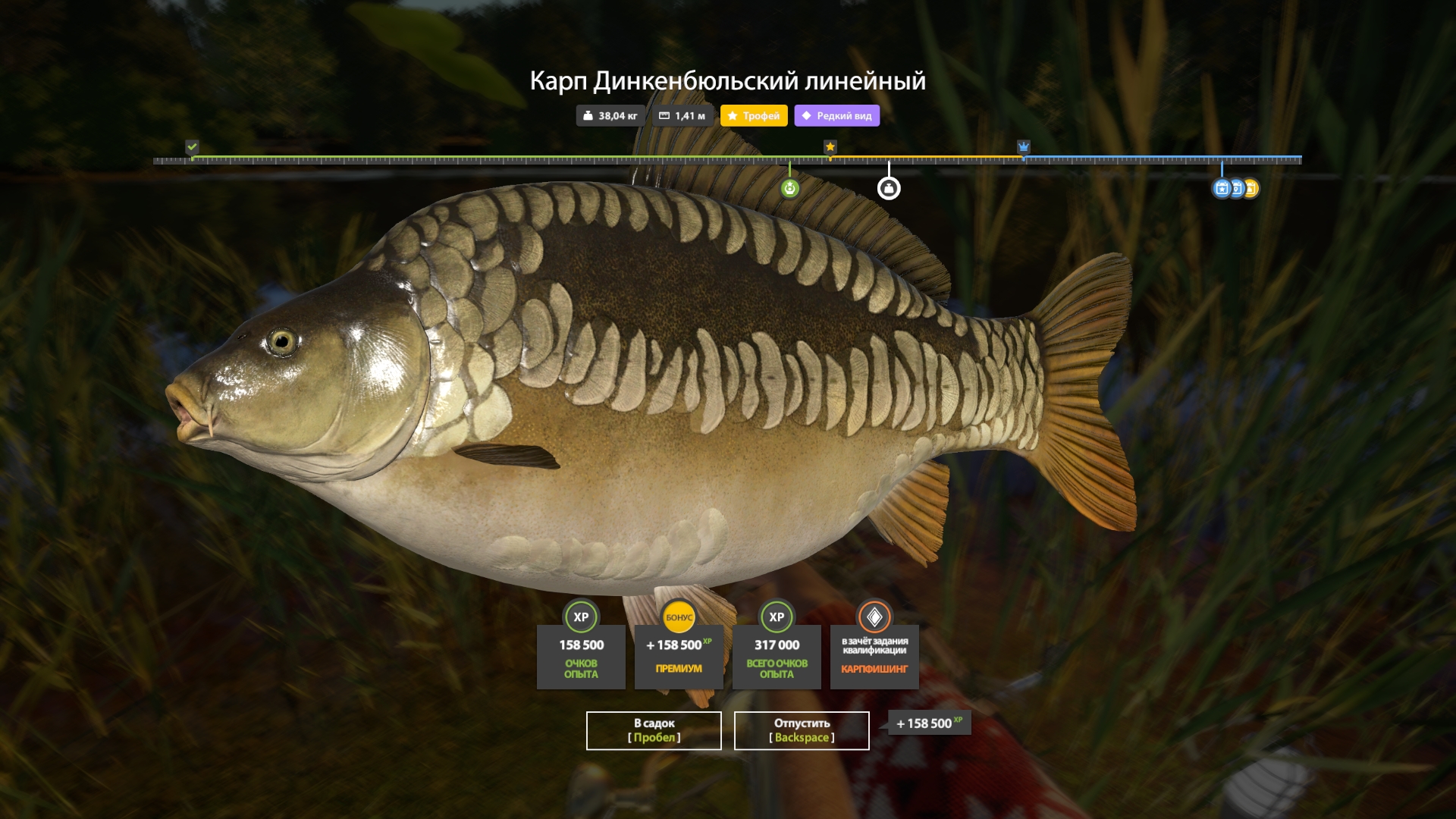Click the blue crown marker on the scale
Screen dimensions: 1456x819
point(1024,146)
